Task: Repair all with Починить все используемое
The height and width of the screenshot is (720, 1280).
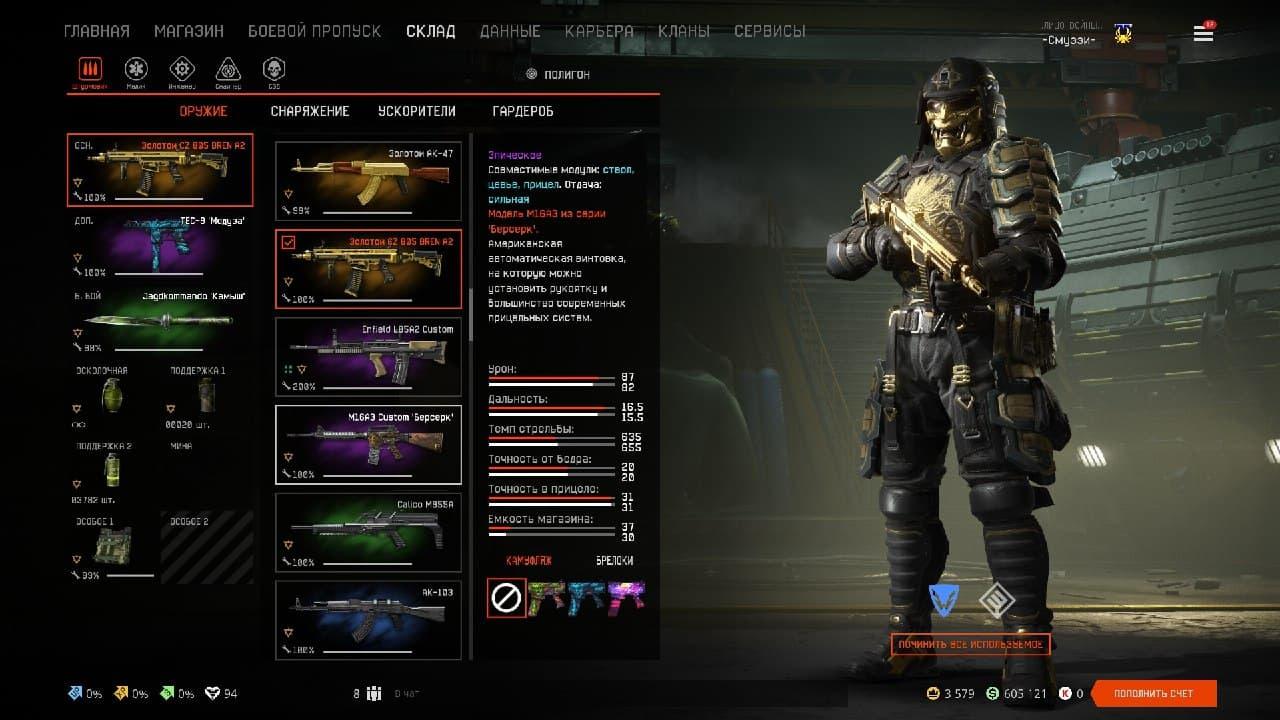Action: click(970, 645)
